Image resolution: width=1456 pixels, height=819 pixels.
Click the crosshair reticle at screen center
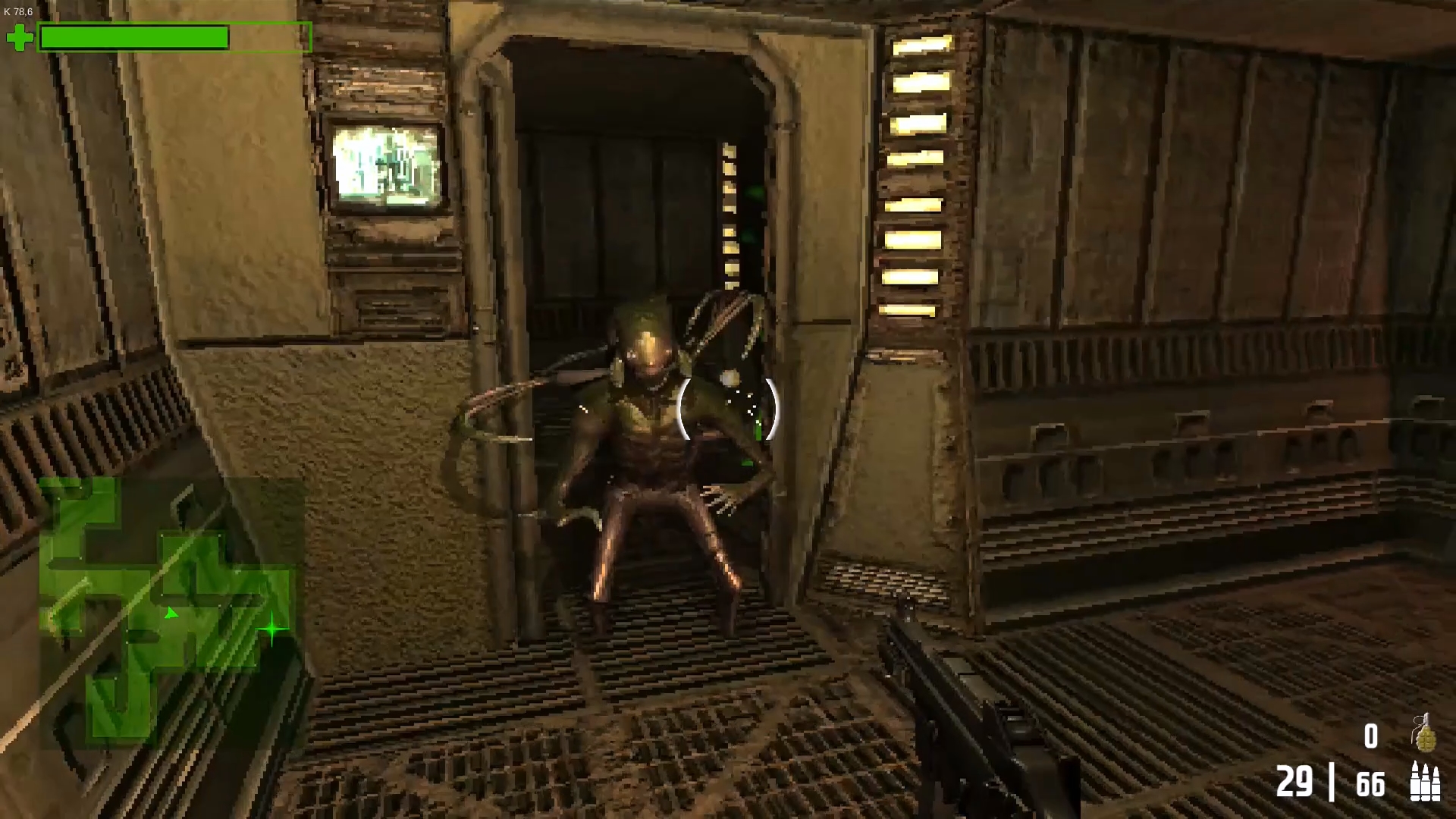[x=726, y=409]
